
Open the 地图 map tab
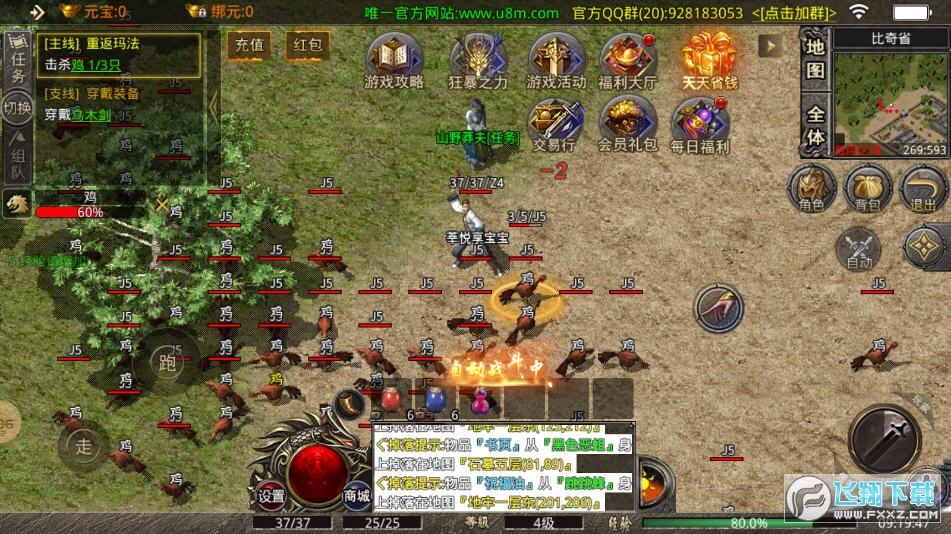click(x=816, y=58)
